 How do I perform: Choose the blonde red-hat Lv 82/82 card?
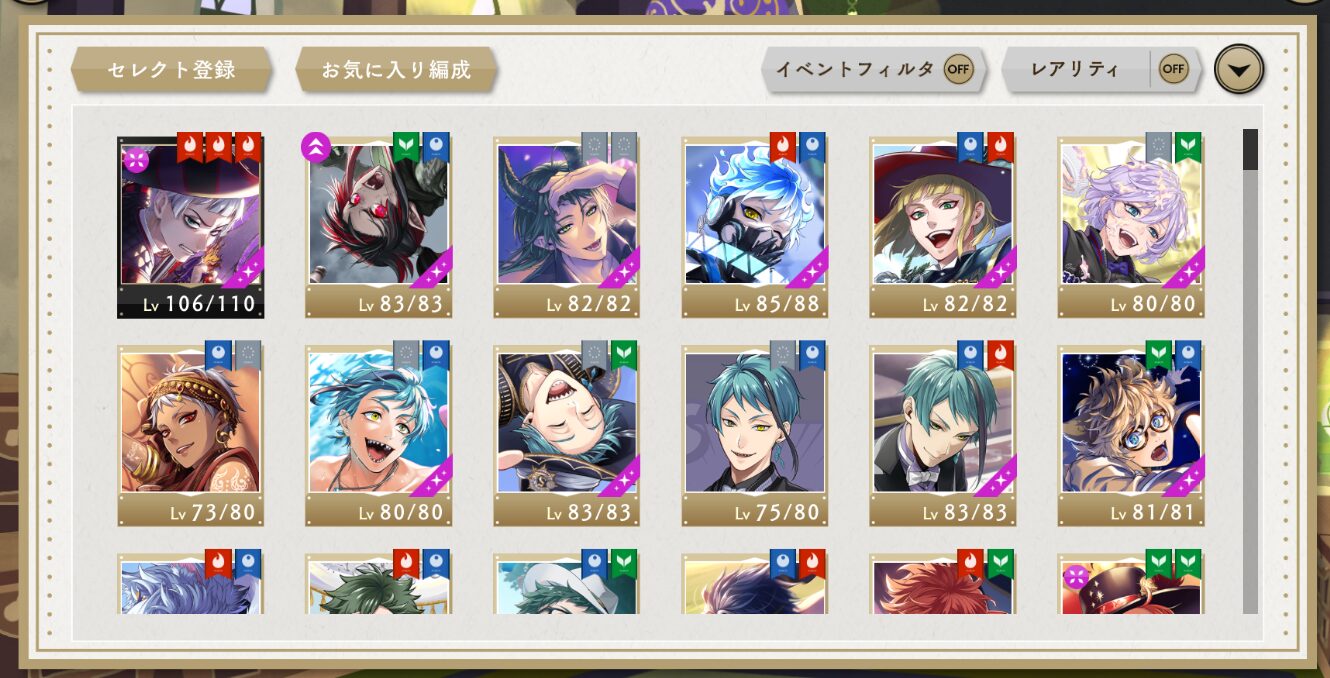(x=942, y=226)
